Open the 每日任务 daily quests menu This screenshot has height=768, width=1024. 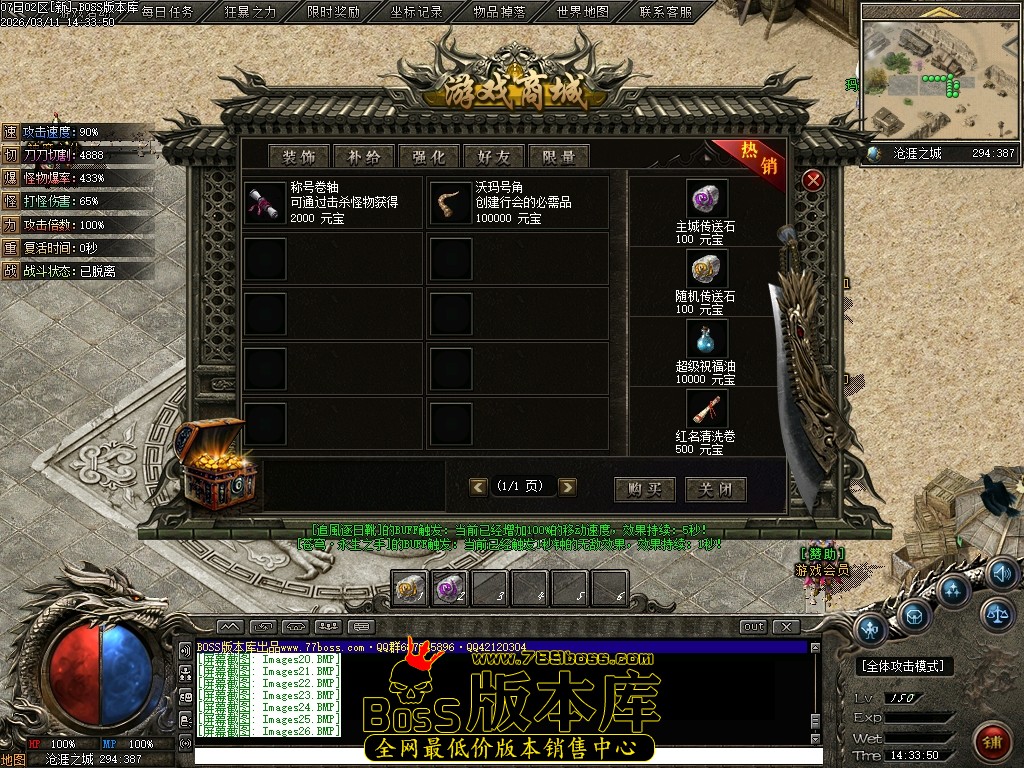(x=168, y=12)
